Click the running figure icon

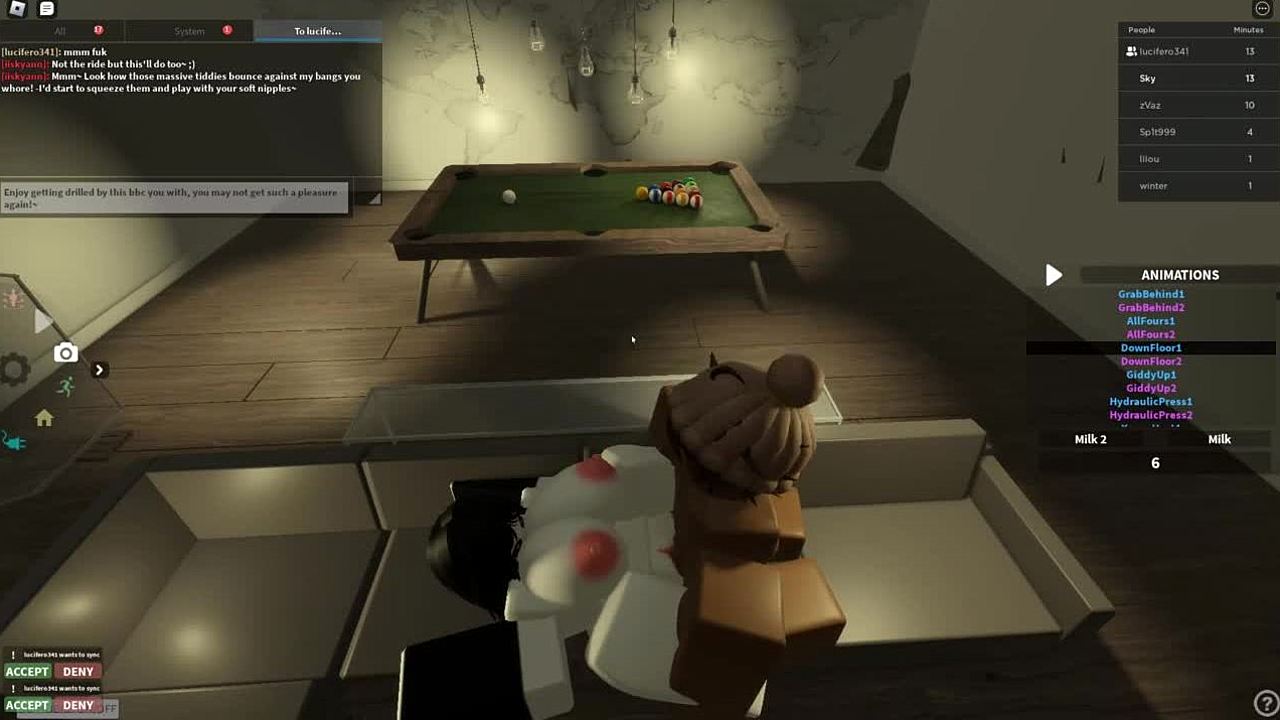[x=66, y=387]
